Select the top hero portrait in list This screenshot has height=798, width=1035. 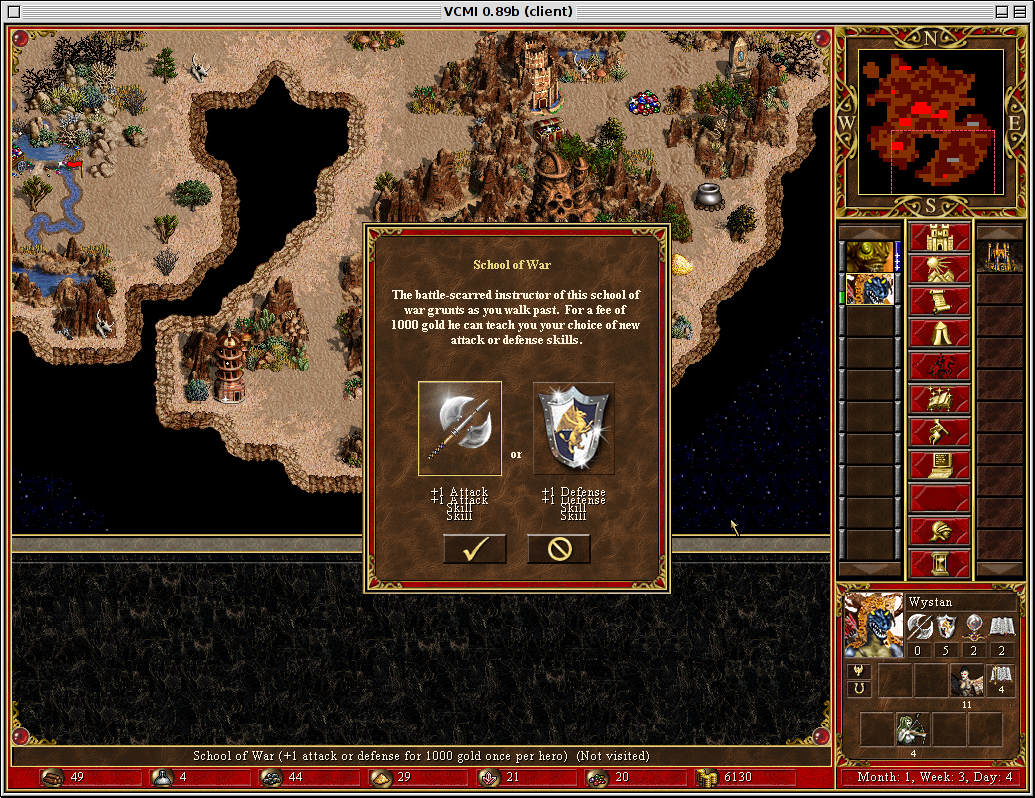click(869, 257)
